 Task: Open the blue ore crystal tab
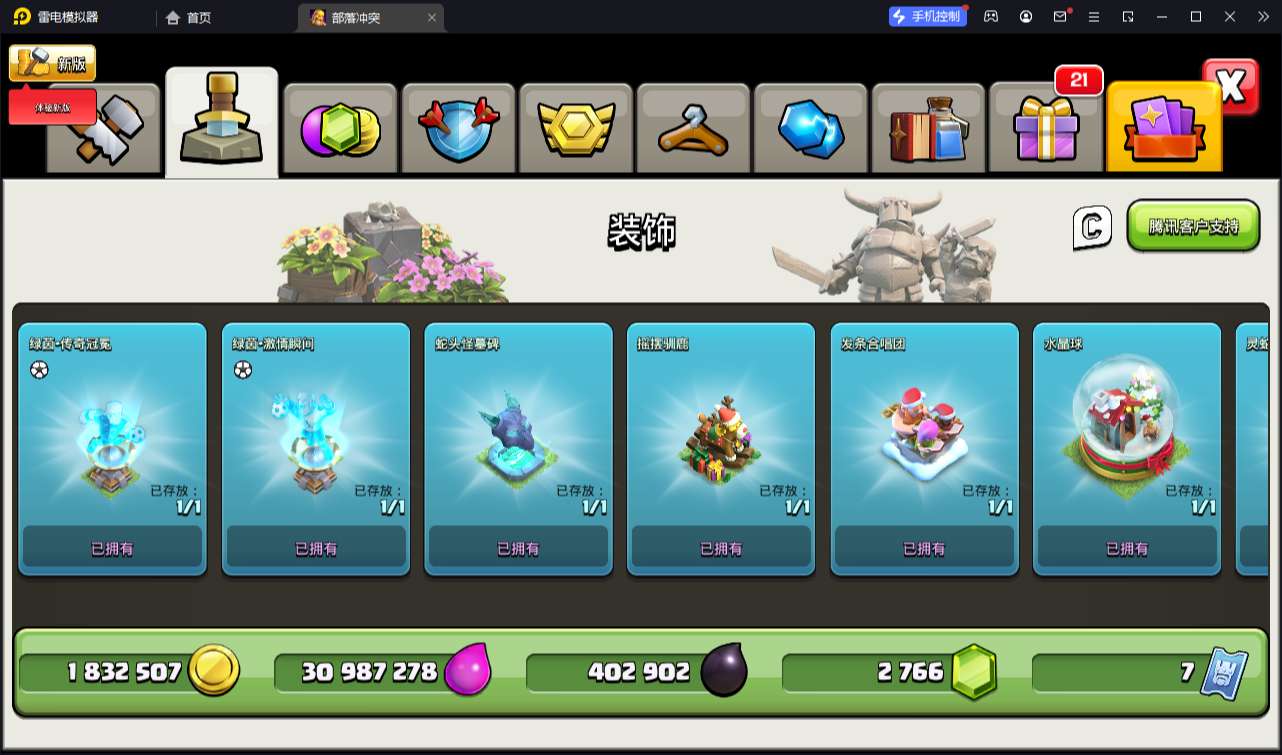811,129
